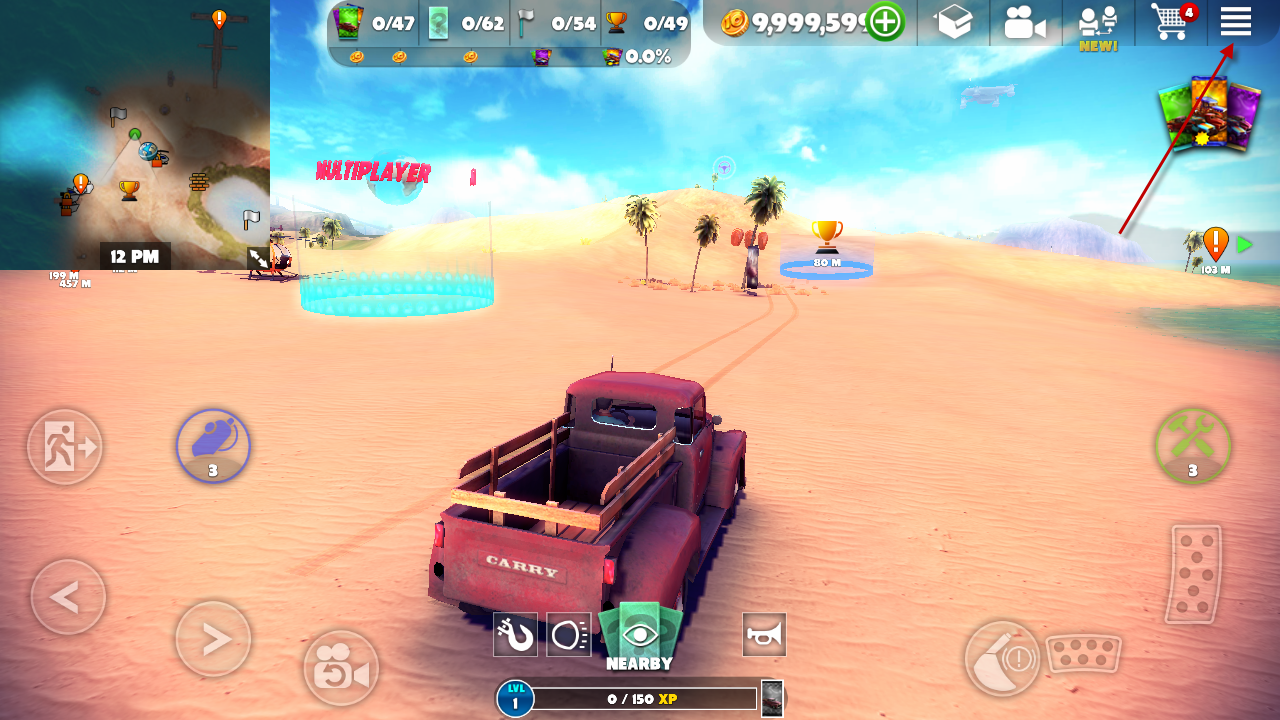Honk the horn

[764, 634]
